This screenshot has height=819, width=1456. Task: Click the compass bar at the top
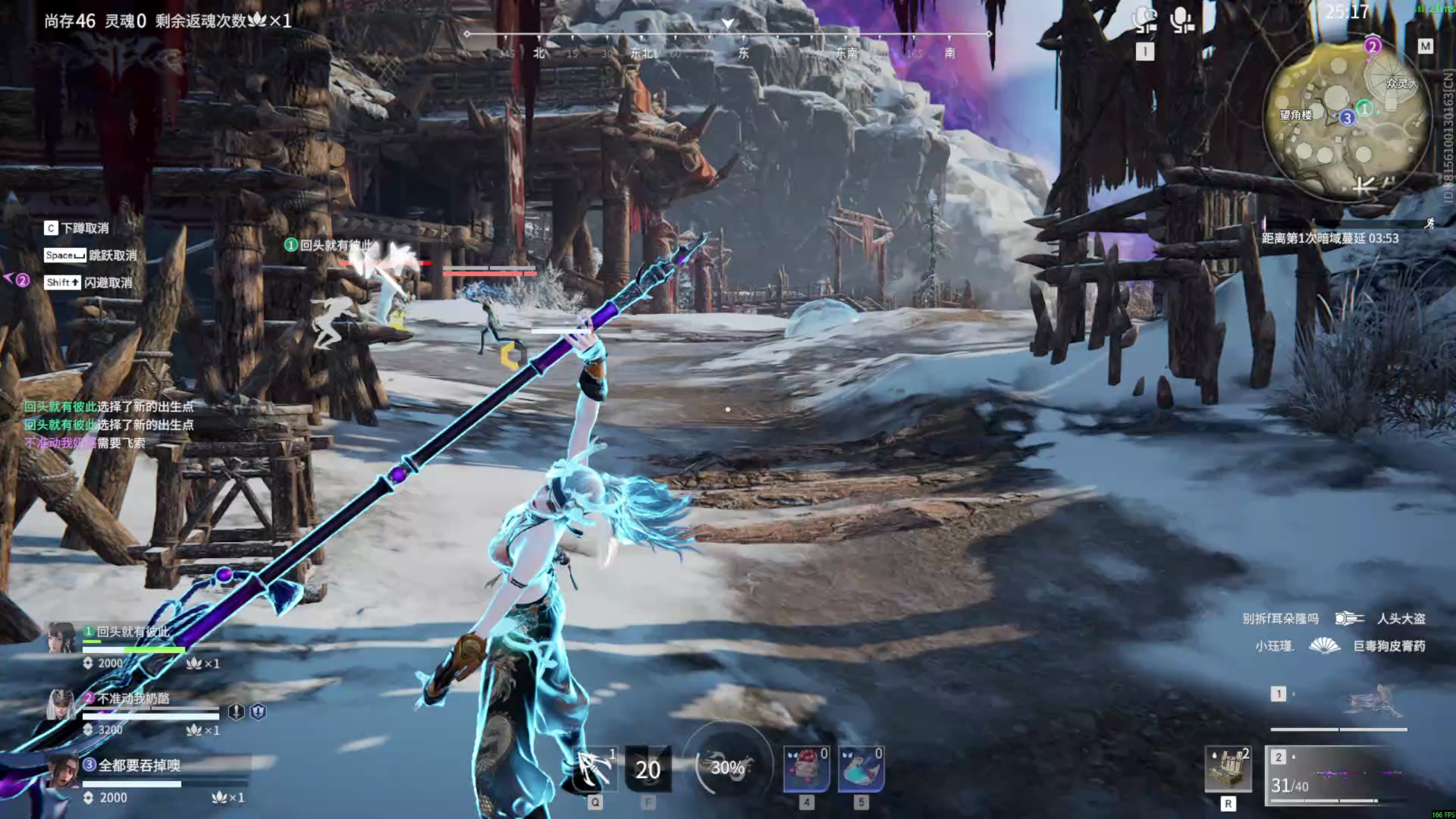728,43
